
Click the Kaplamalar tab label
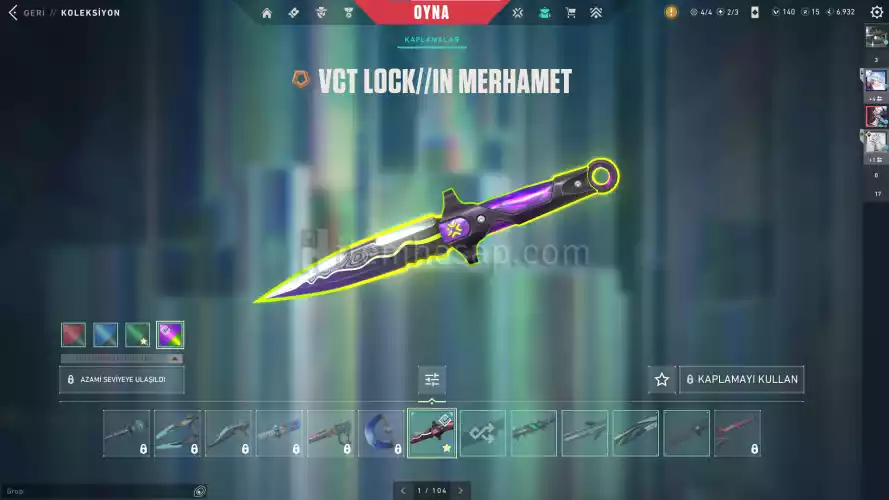(432, 40)
